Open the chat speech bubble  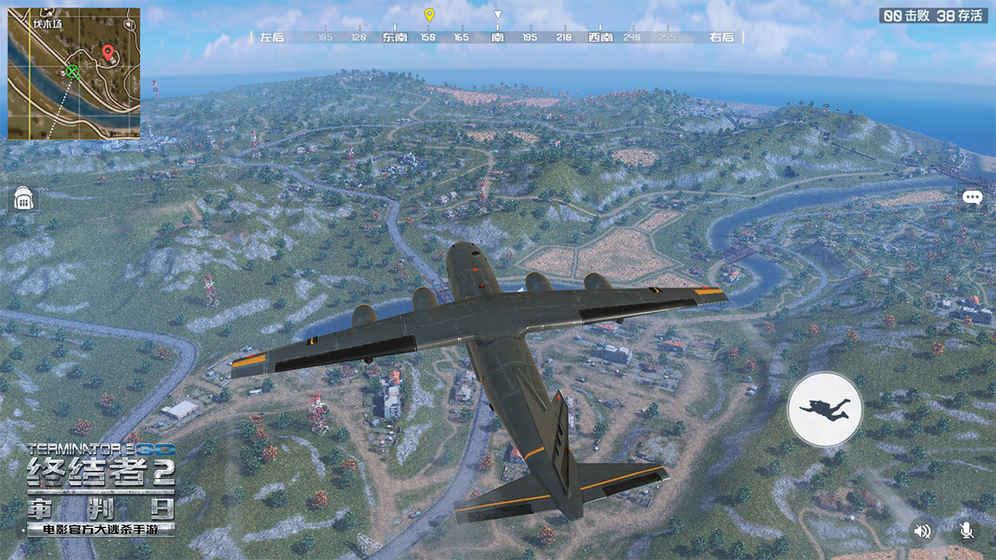click(x=972, y=198)
